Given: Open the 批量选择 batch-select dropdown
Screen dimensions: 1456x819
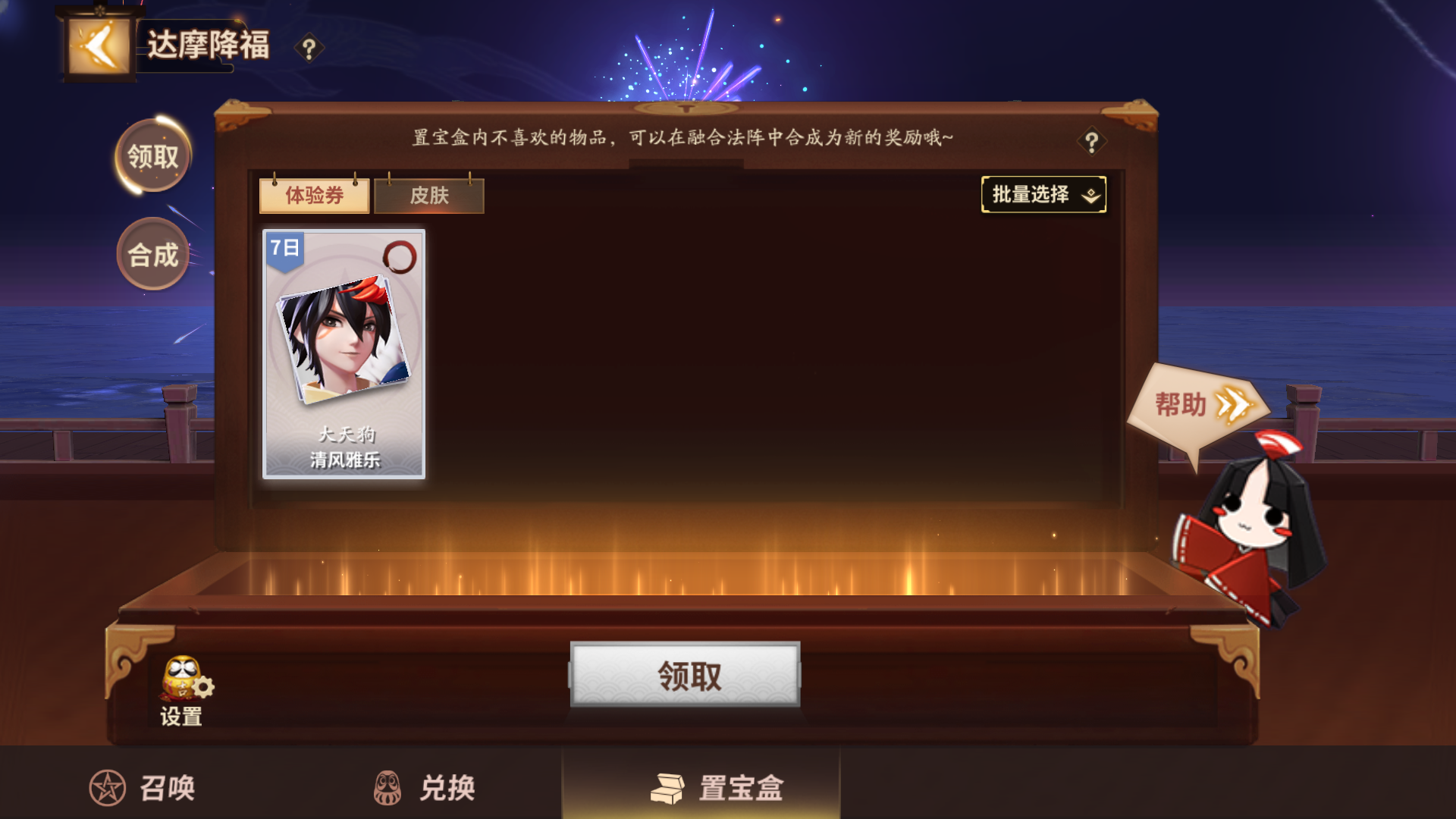Looking at the screenshot, I should (1043, 195).
